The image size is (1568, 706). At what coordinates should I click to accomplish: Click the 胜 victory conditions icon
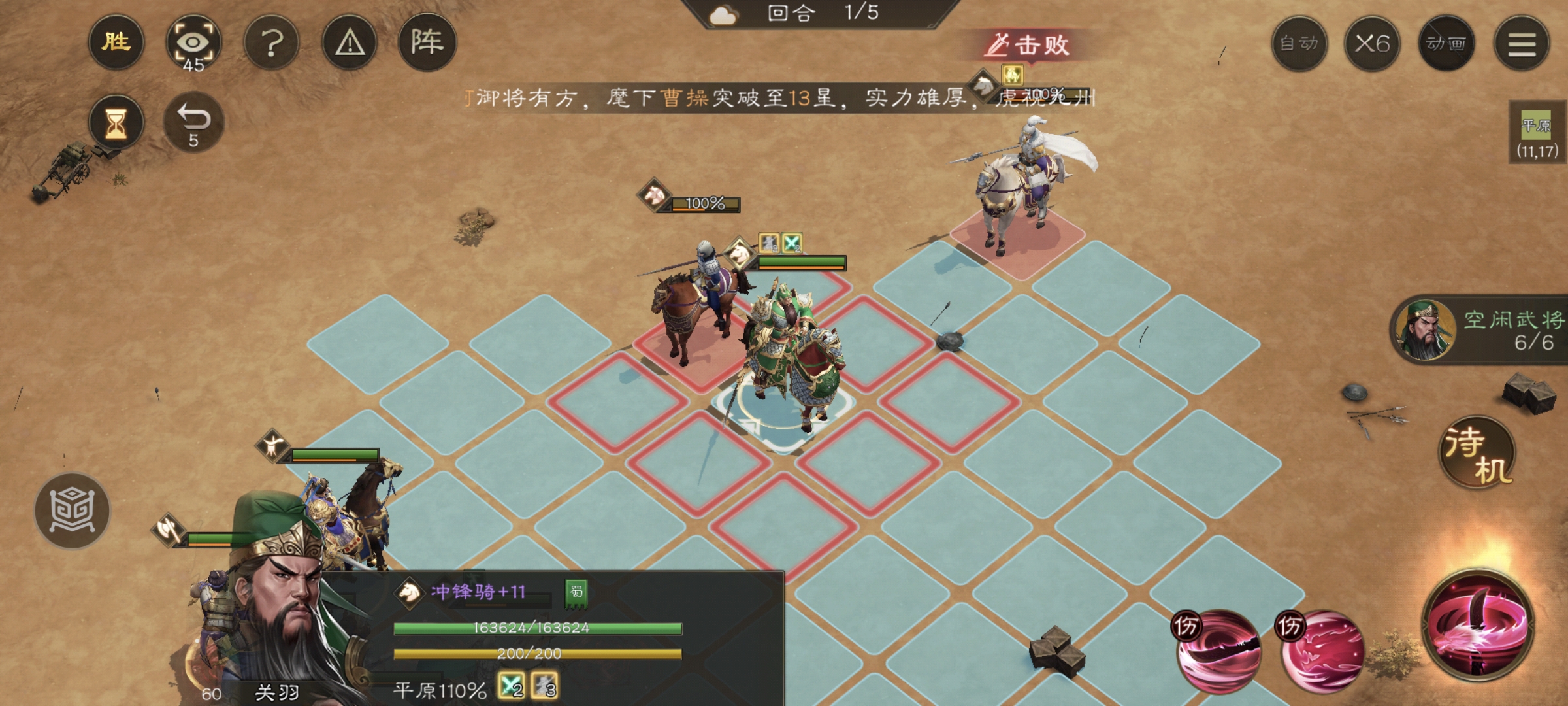point(115,41)
